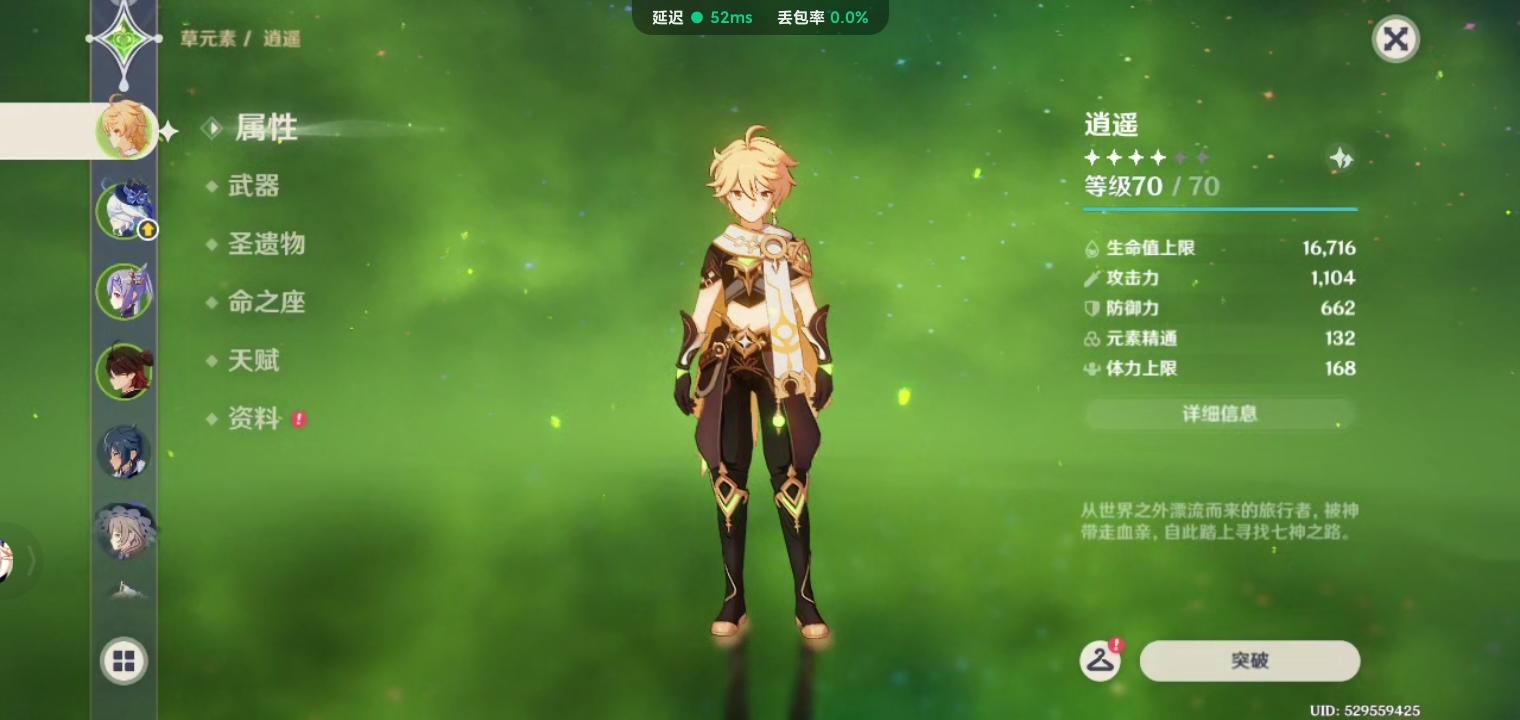Image resolution: width=1520 pixels, height=720 pixels.
Task: Click the HP droplet icon beside 生命值上限
Action: (x=1092, y=248)
